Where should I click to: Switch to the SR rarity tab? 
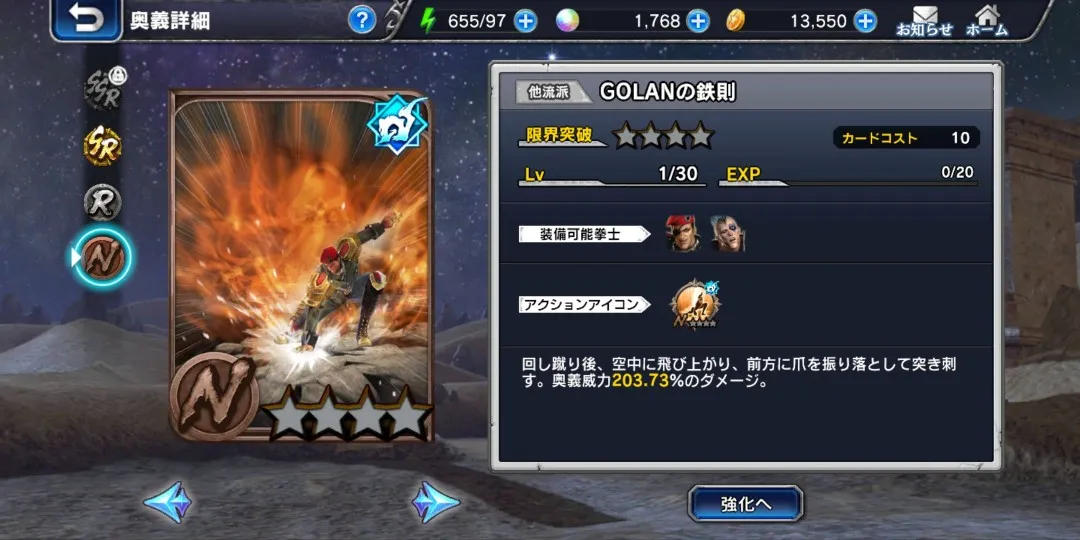[x=103, y=146]
